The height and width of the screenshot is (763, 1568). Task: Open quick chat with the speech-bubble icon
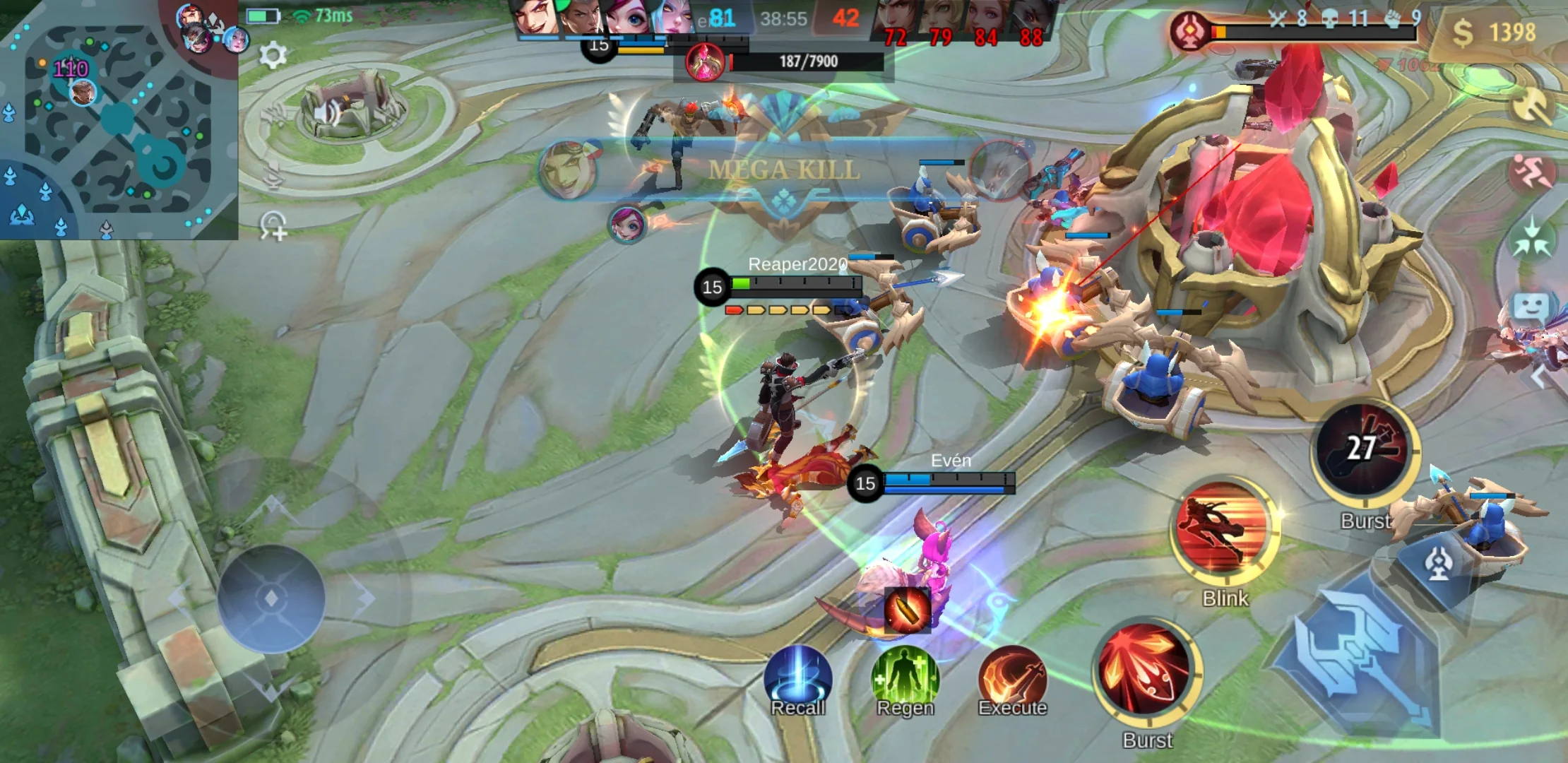1531,308
